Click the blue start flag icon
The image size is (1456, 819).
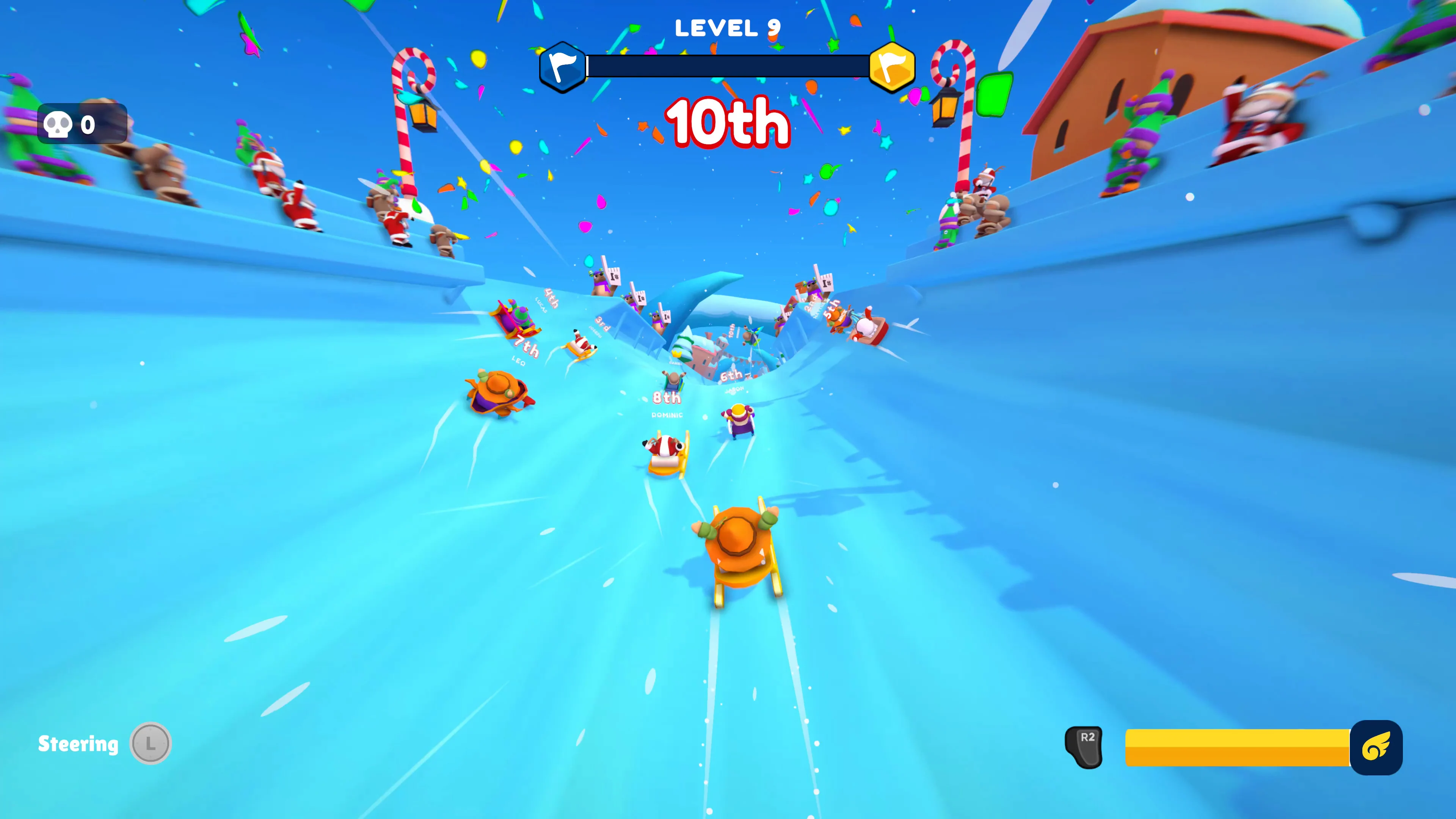pos(562,66)
